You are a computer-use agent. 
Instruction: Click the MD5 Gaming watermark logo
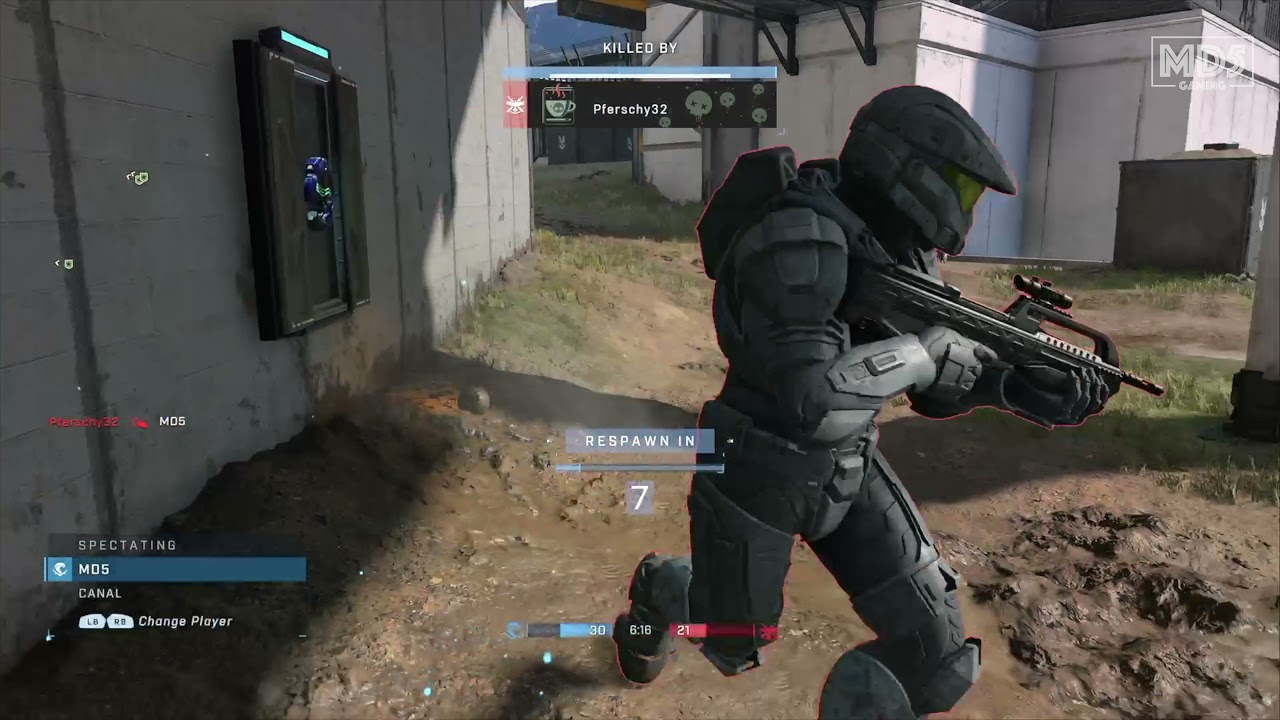coord(1201,62)
